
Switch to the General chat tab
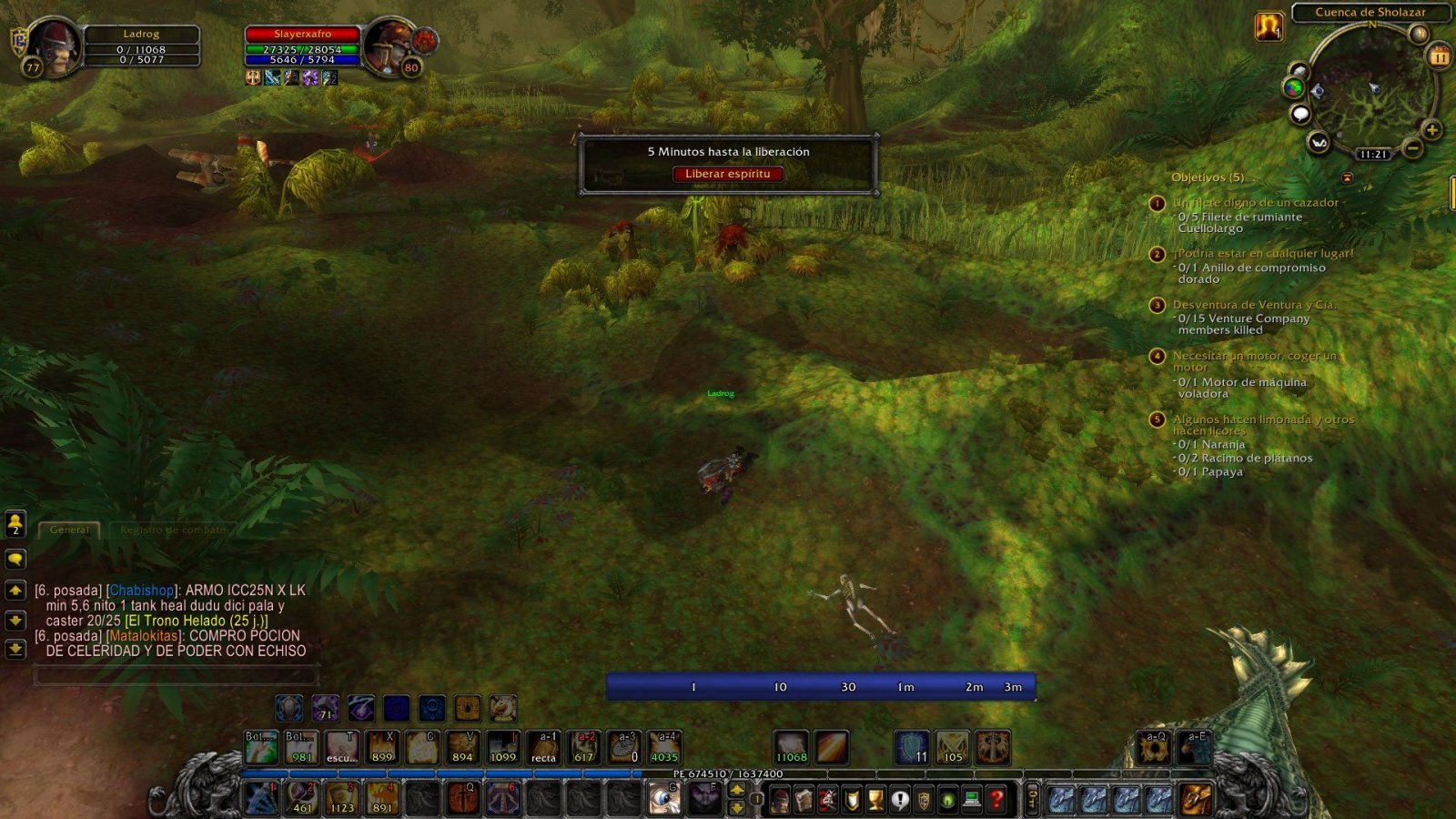tap(69, 530)
